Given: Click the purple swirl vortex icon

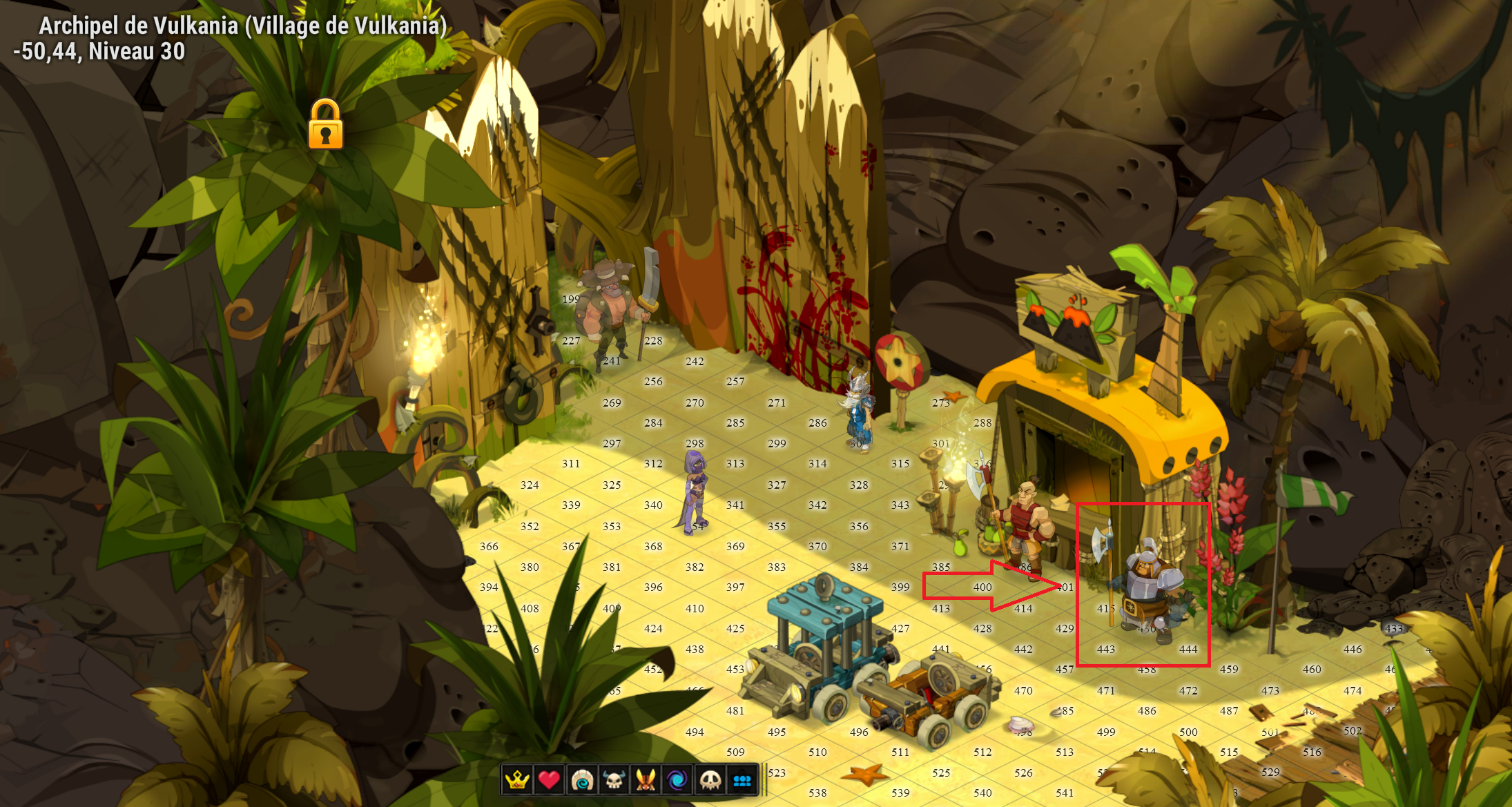Looking at the screenshot, I should pos(677,780).
